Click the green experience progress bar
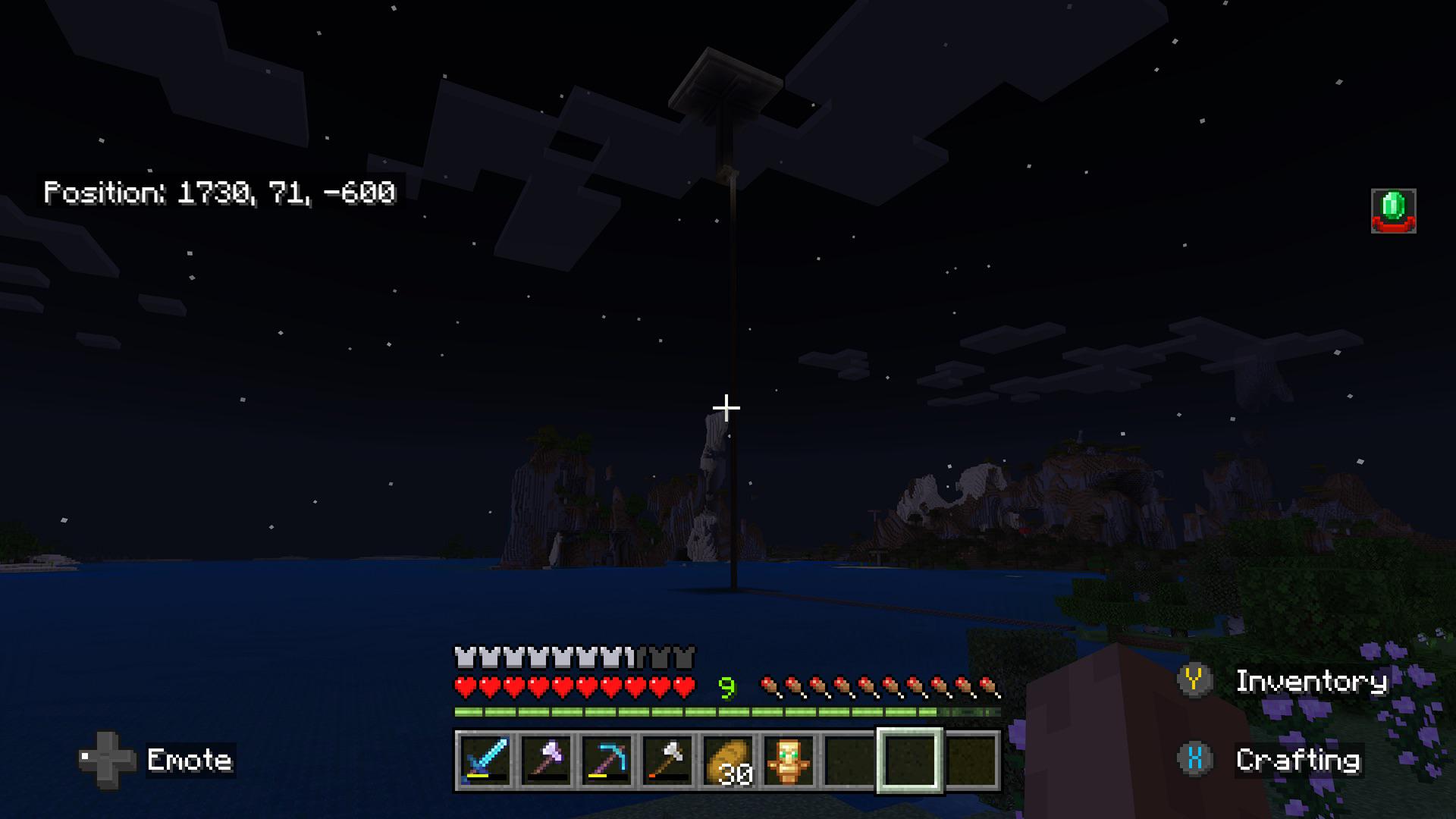 tap(682, 711)
